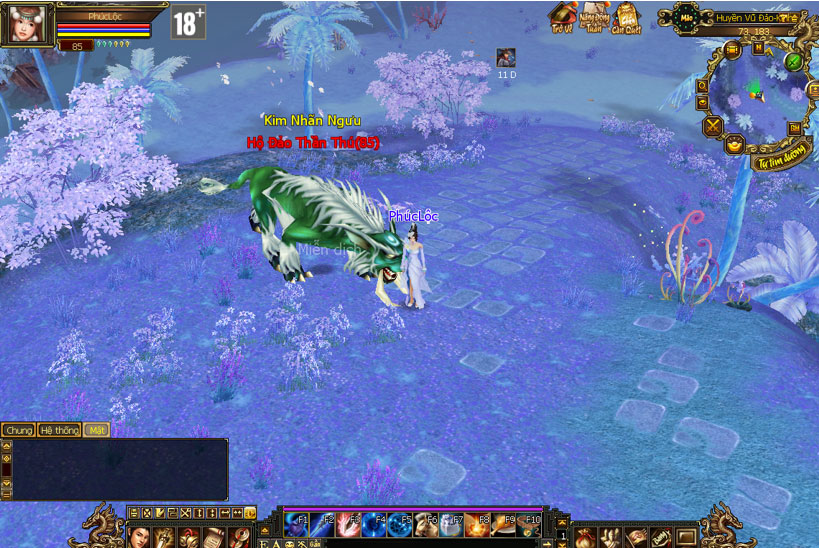Toggle the green sword button on minimap
This screenshot has width=819, height=548.
click(794, 61)
